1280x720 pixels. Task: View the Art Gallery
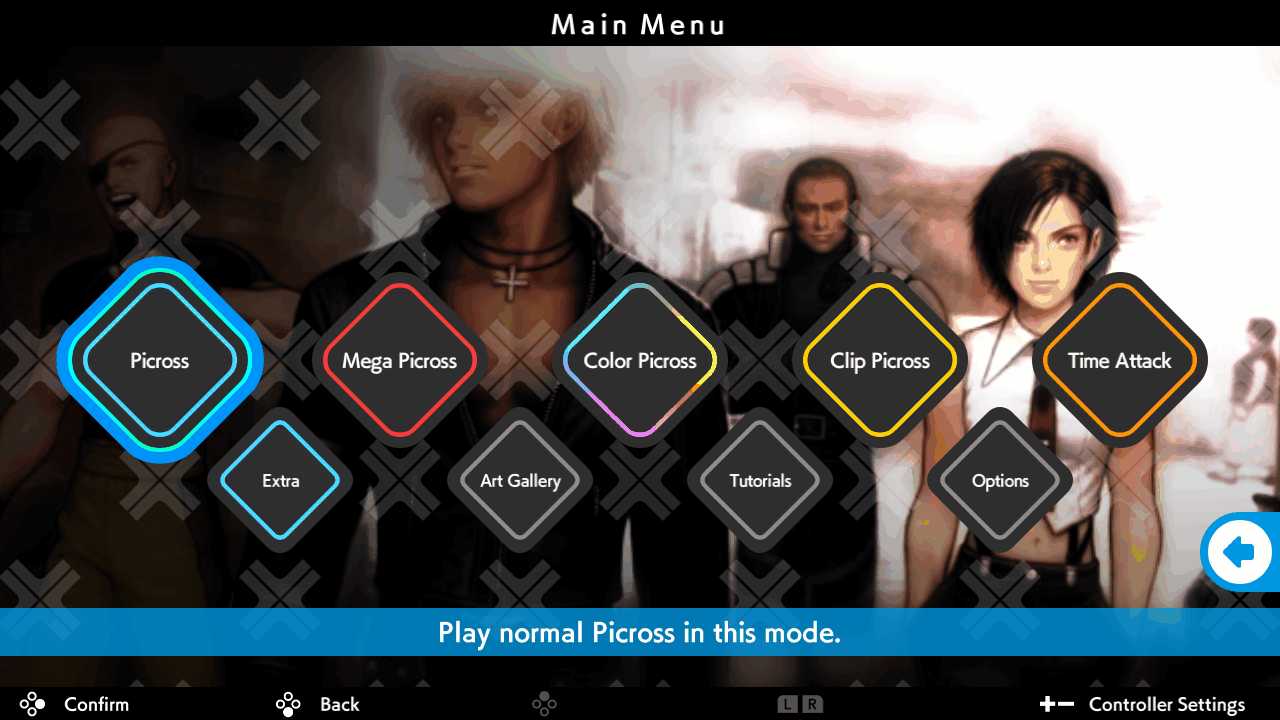[519, 481]
